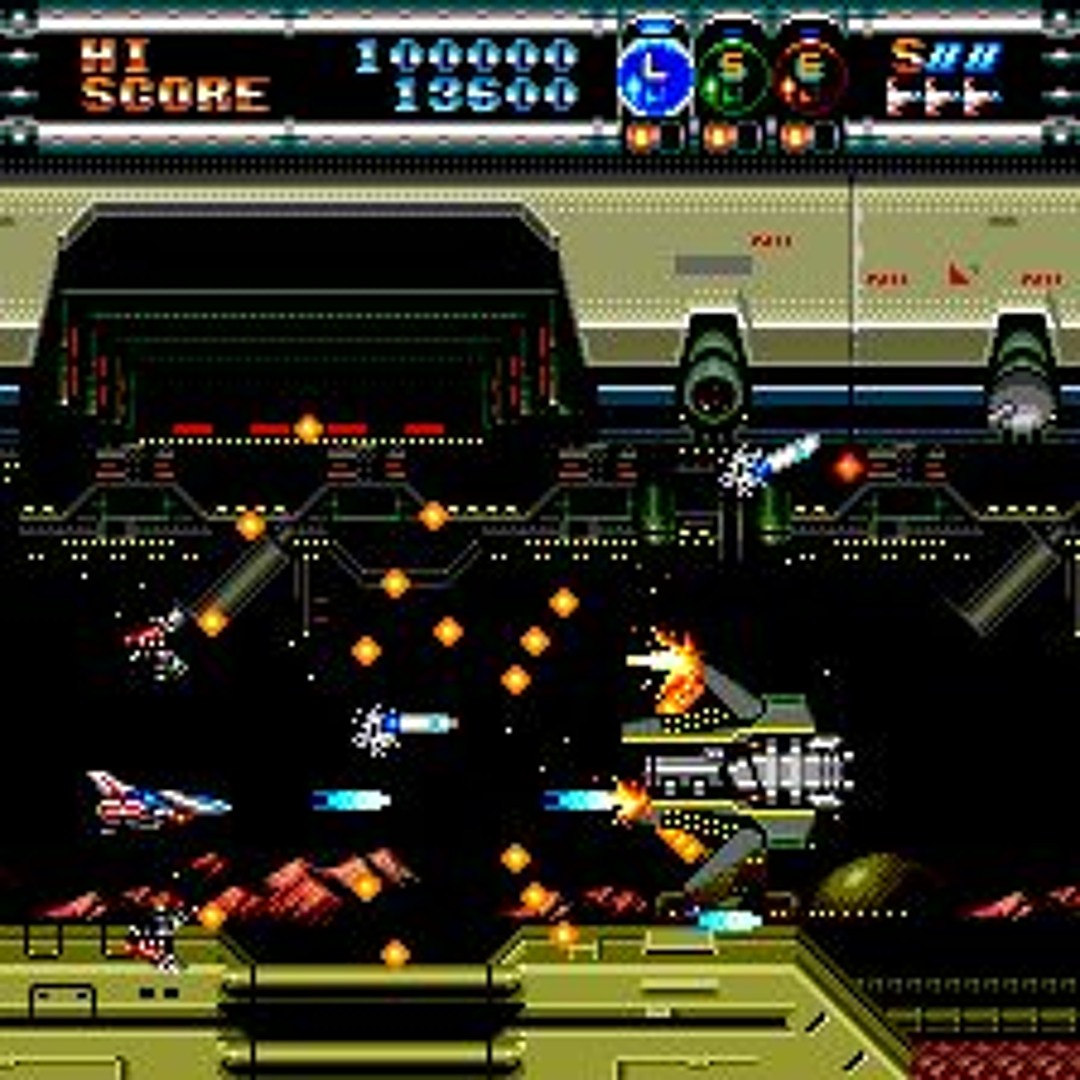Select the red E weapon icon
The height and width of the screenshot is (1080, 1080).
pyautogui.click(x=811, y=76)
